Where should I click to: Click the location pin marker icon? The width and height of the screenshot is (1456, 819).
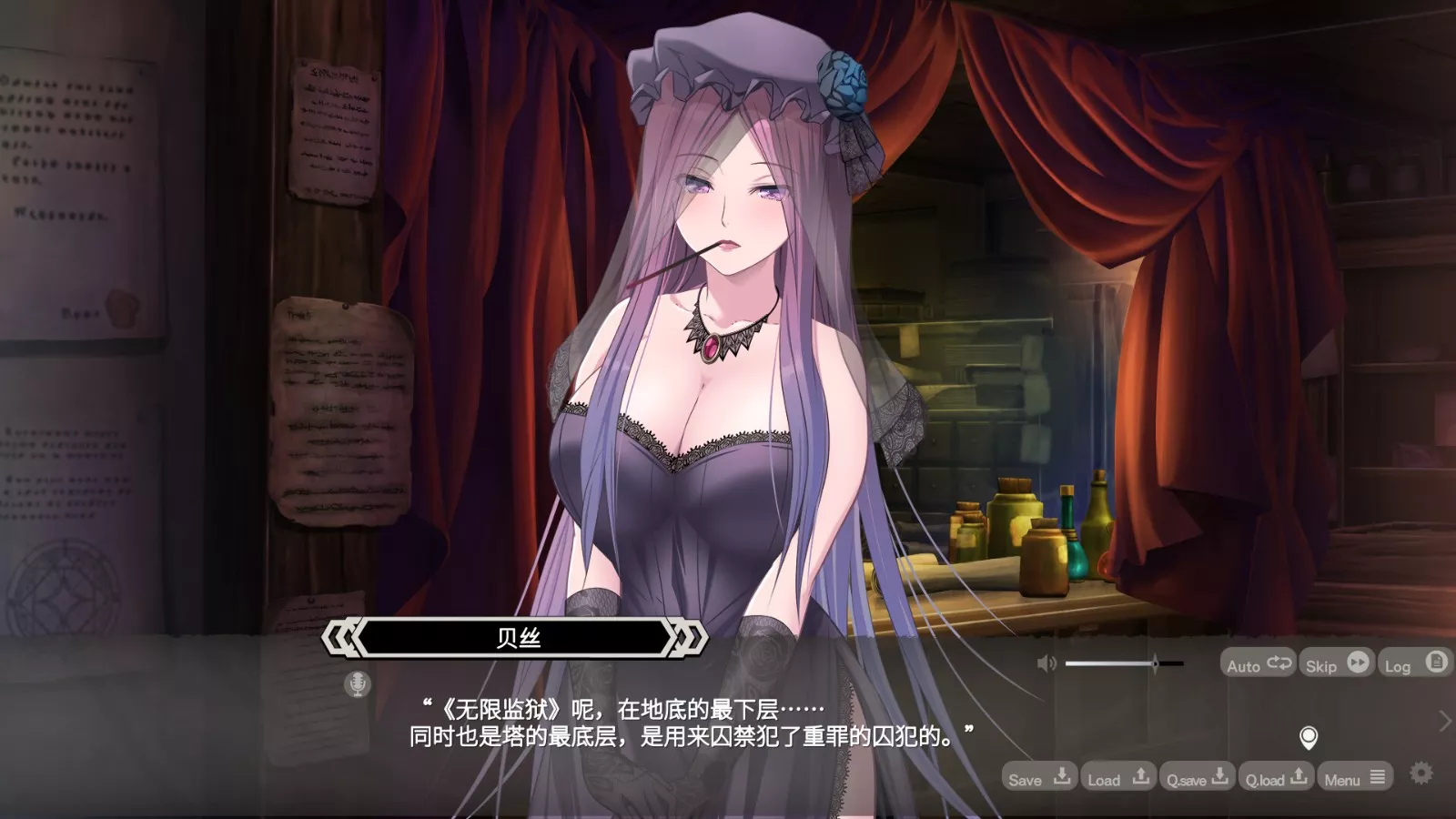(x=1309, y=738)
